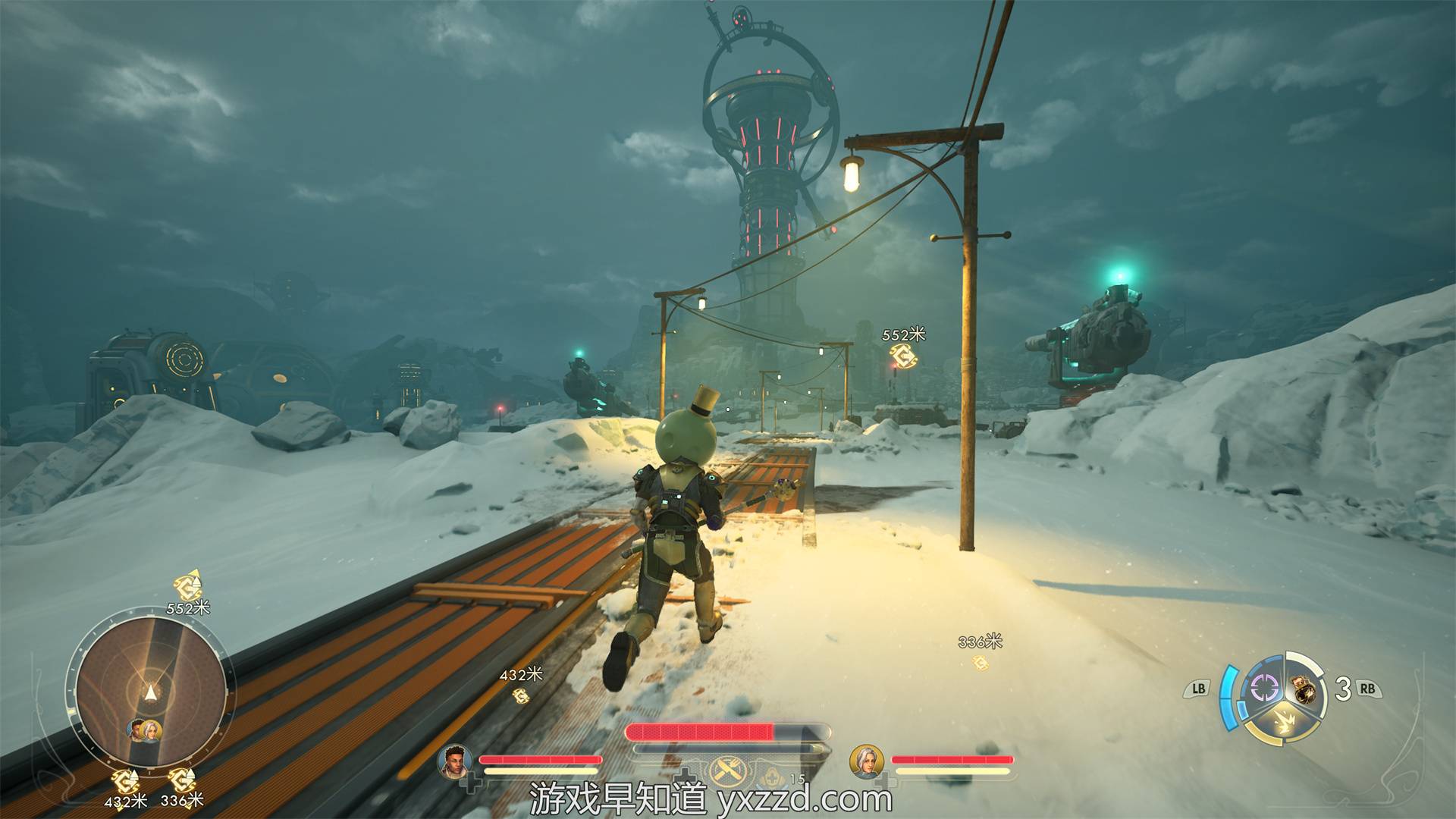Click the 336米 waypoint on the snow
Image resolution: width=1456 pixels, height=819 pixels.
pyautogui.click(x=981, y=662)
